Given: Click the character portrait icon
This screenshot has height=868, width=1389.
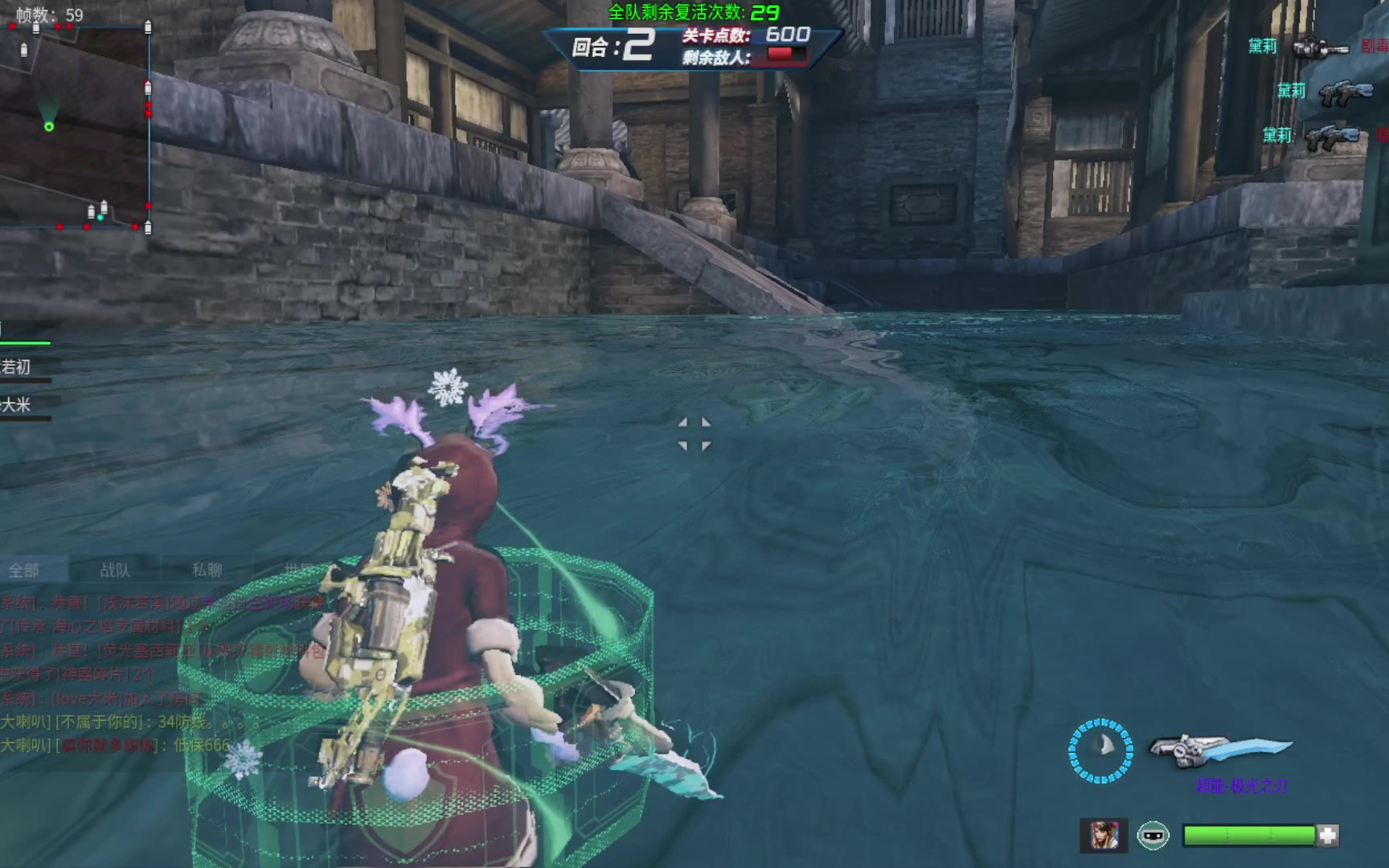Looking at the screenshot, I should click(1104, 836).
